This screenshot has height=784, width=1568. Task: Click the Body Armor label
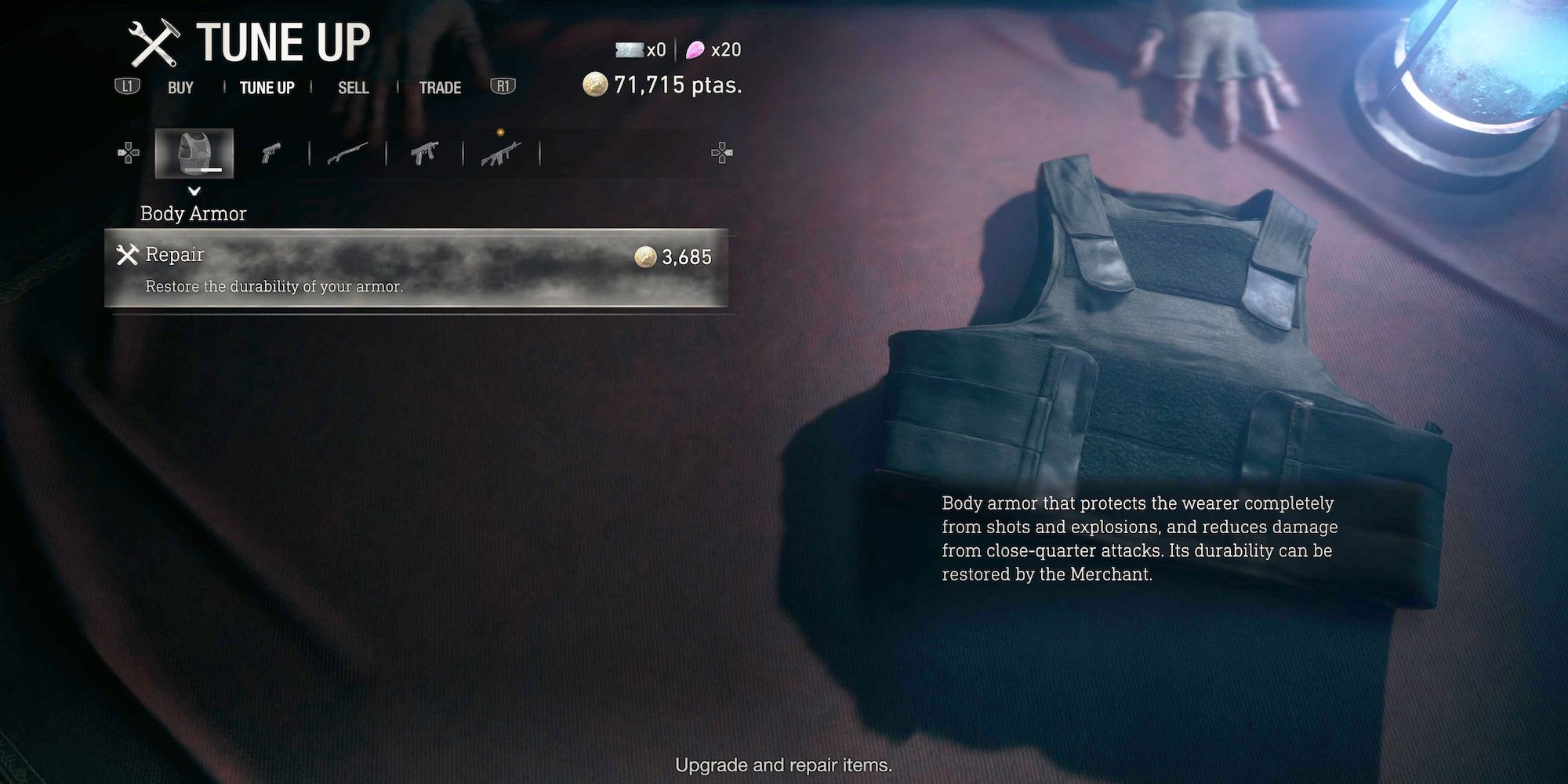pyautogui.click(x=193, y=213)
